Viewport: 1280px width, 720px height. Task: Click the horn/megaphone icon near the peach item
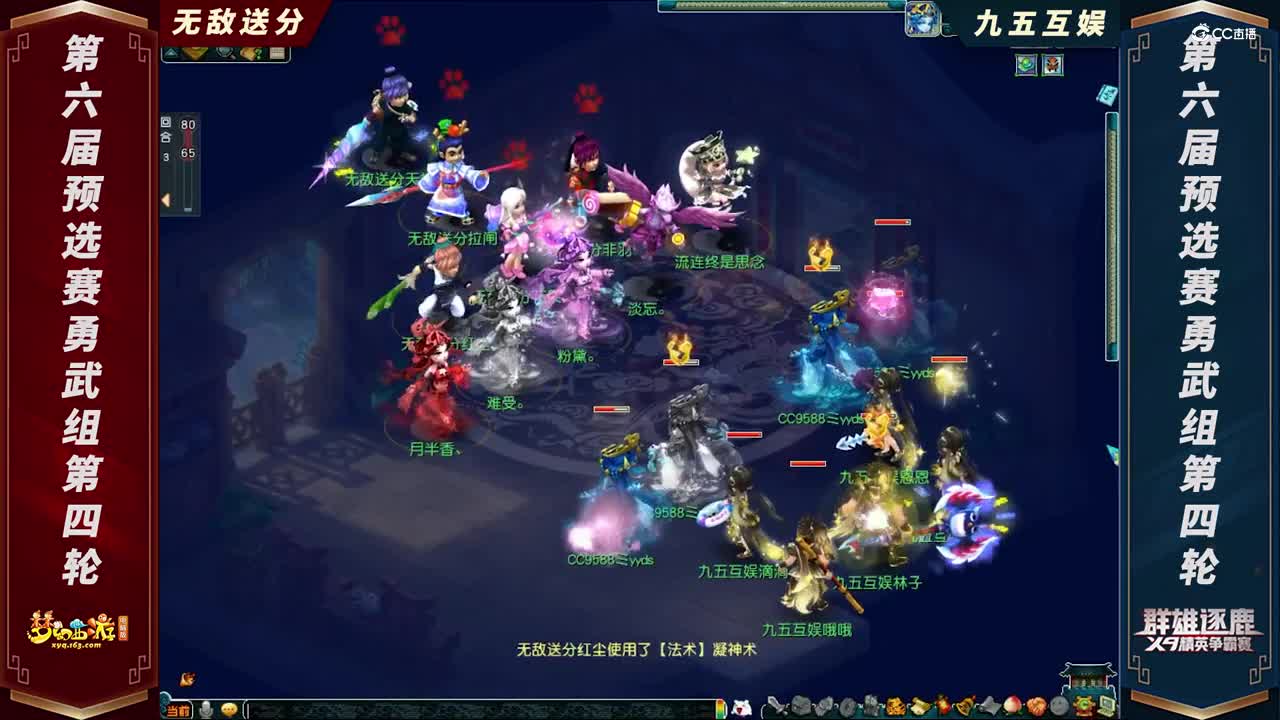pos(989,705)
